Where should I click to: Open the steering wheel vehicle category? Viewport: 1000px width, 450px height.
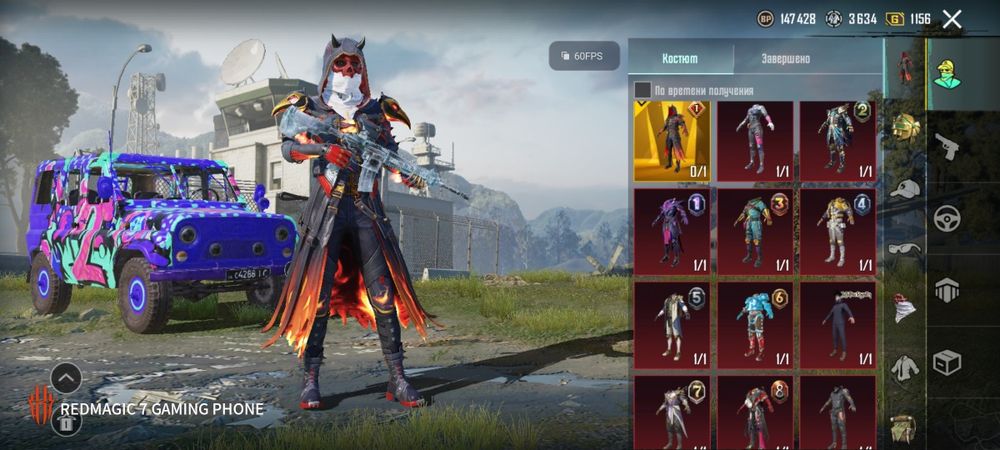[x=946, y=218]
